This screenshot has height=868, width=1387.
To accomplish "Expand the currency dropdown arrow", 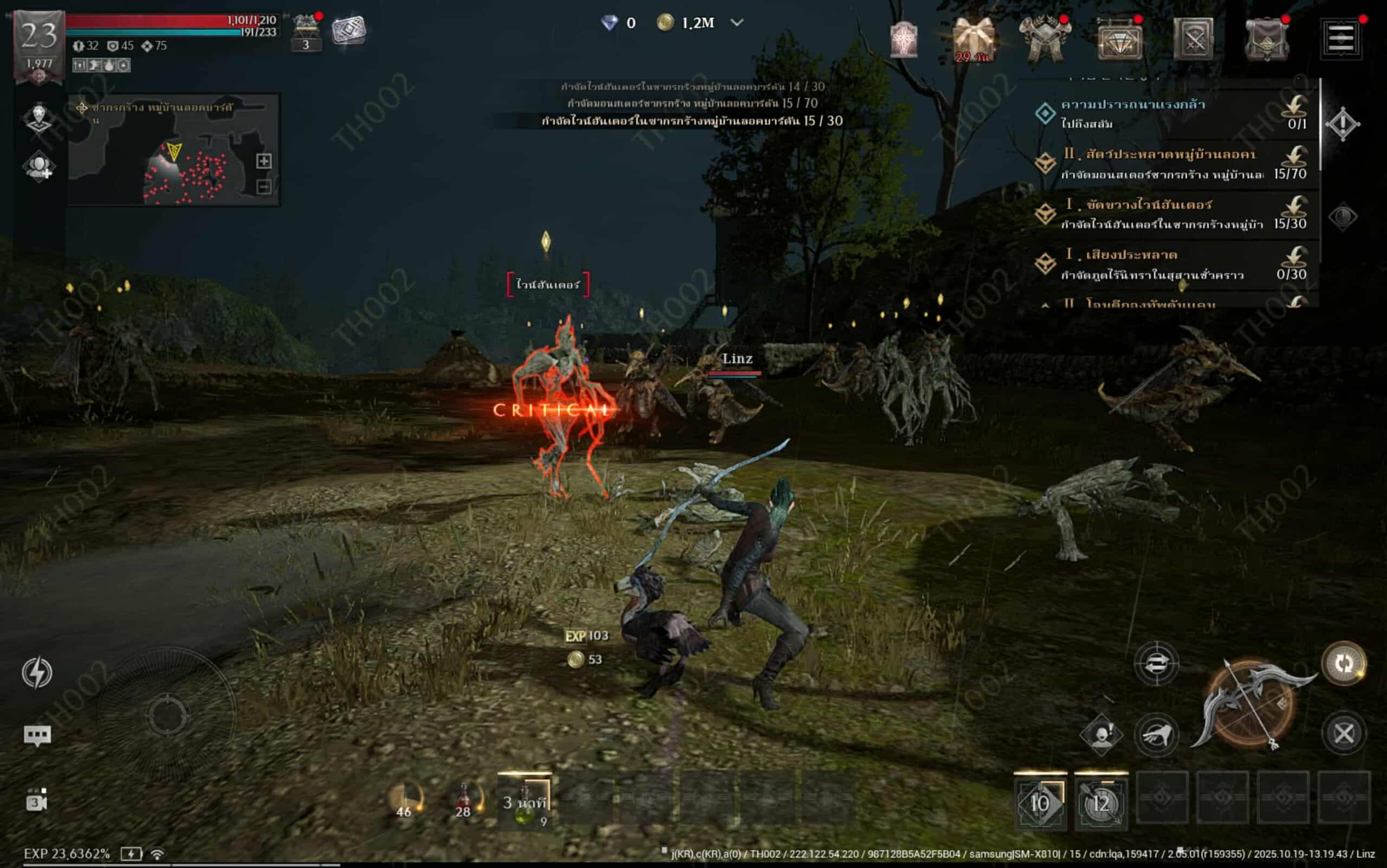I will point(737,22).
